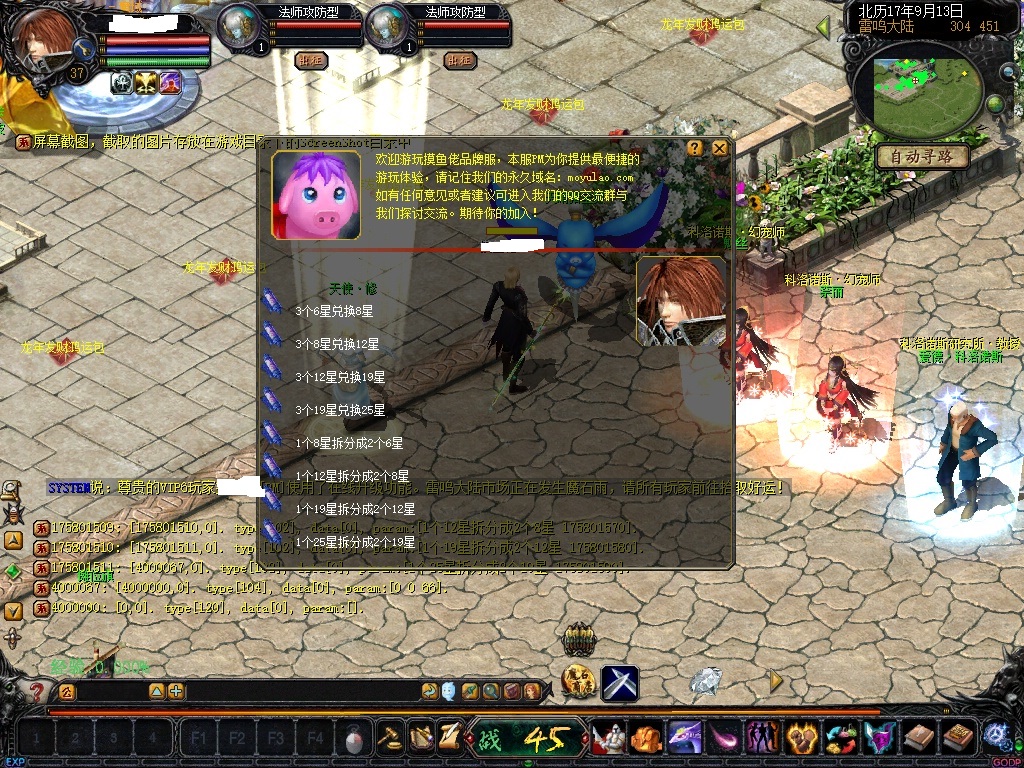The image size is (1024, 768).
Task: Select the 3个8星兑换12星 option
Action: 337,344
